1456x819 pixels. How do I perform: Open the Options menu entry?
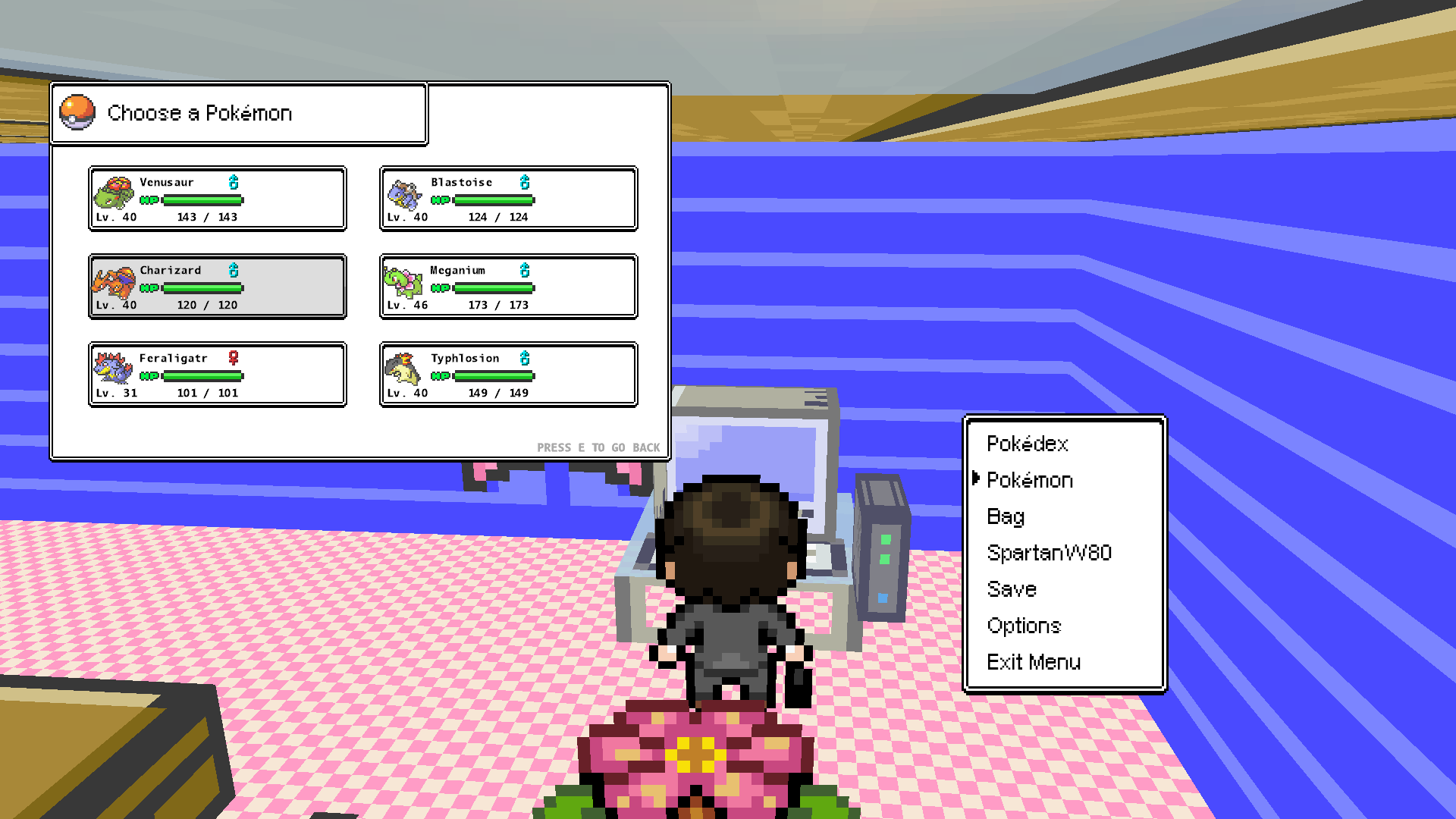(x=1024, y=626)
